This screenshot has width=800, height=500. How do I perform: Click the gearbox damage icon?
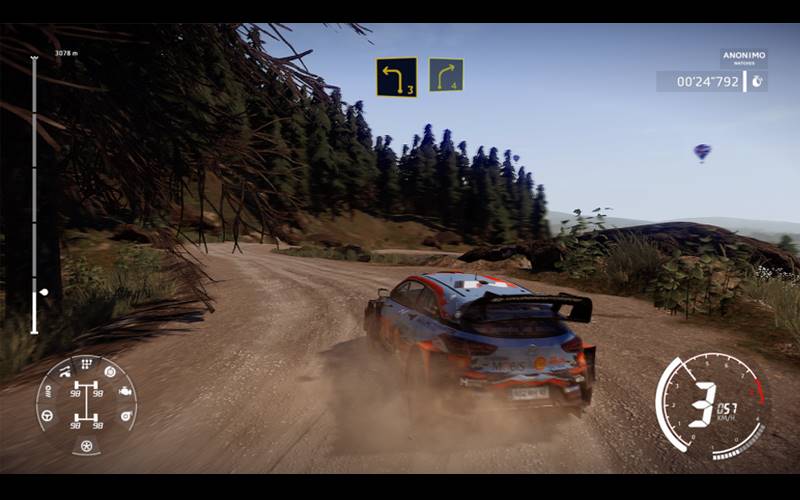86,364
